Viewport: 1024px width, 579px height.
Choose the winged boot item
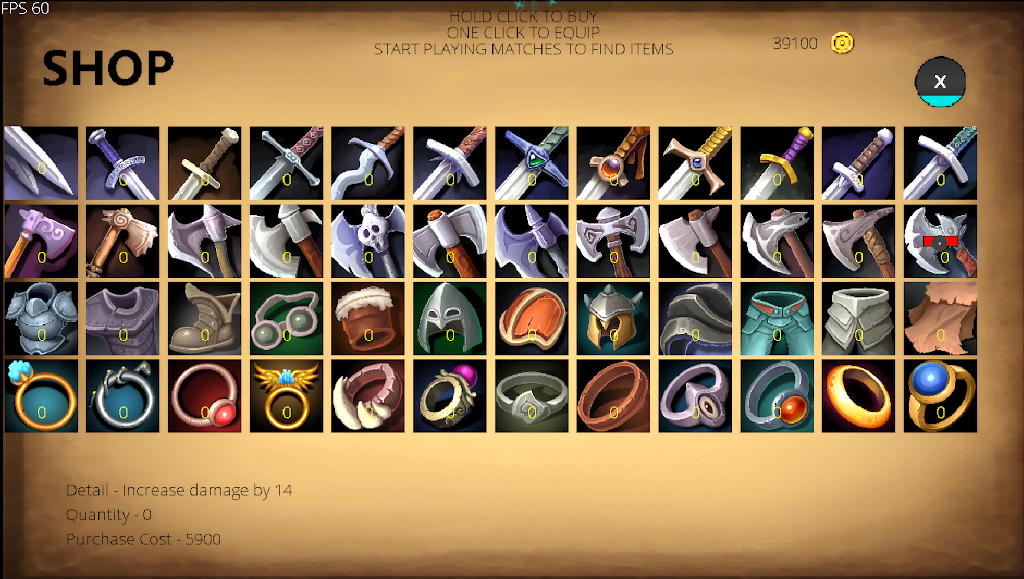(x=205, y=318)
